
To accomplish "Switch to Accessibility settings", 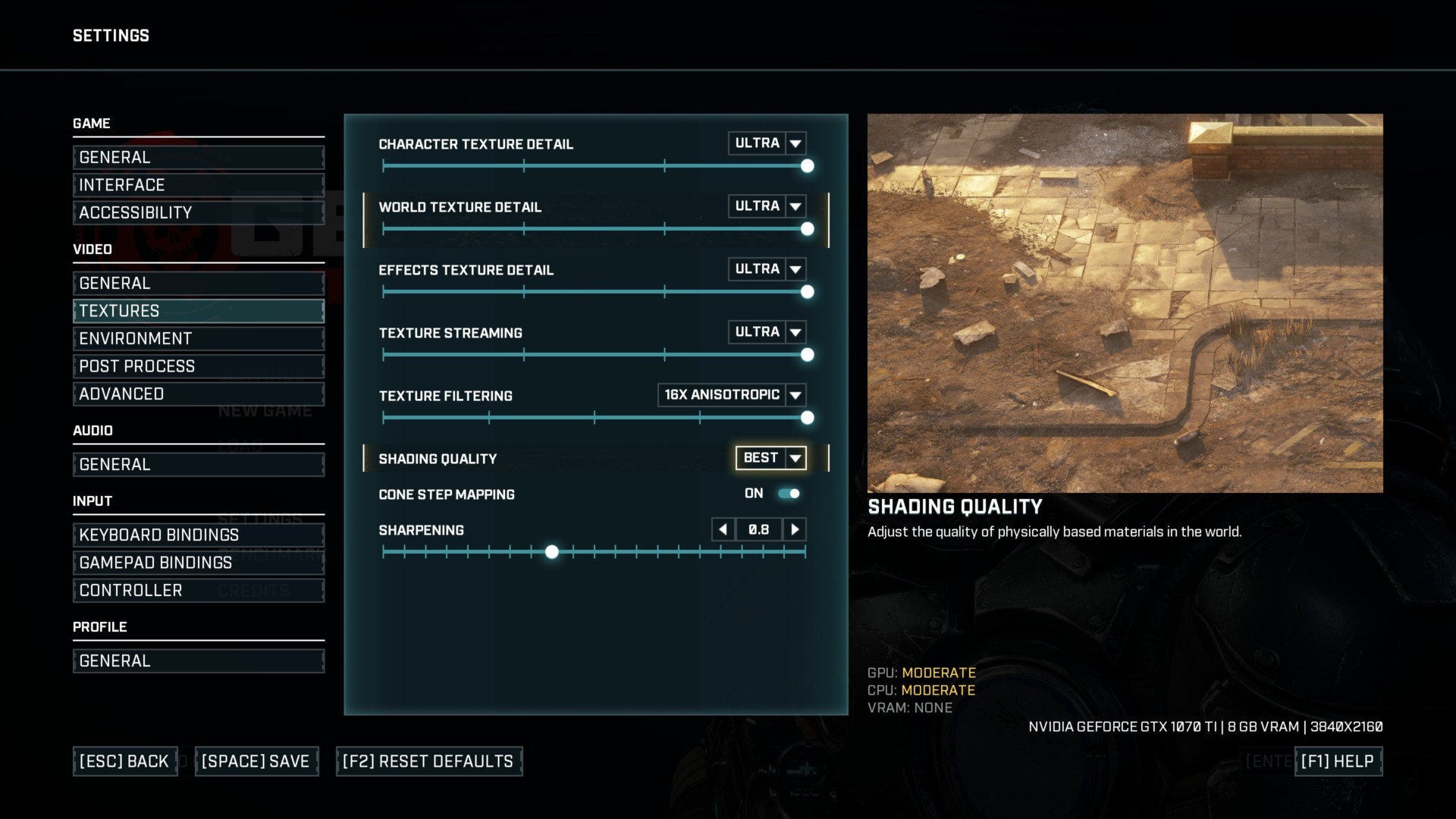I will pyautogui.click(x=198, y=213).
